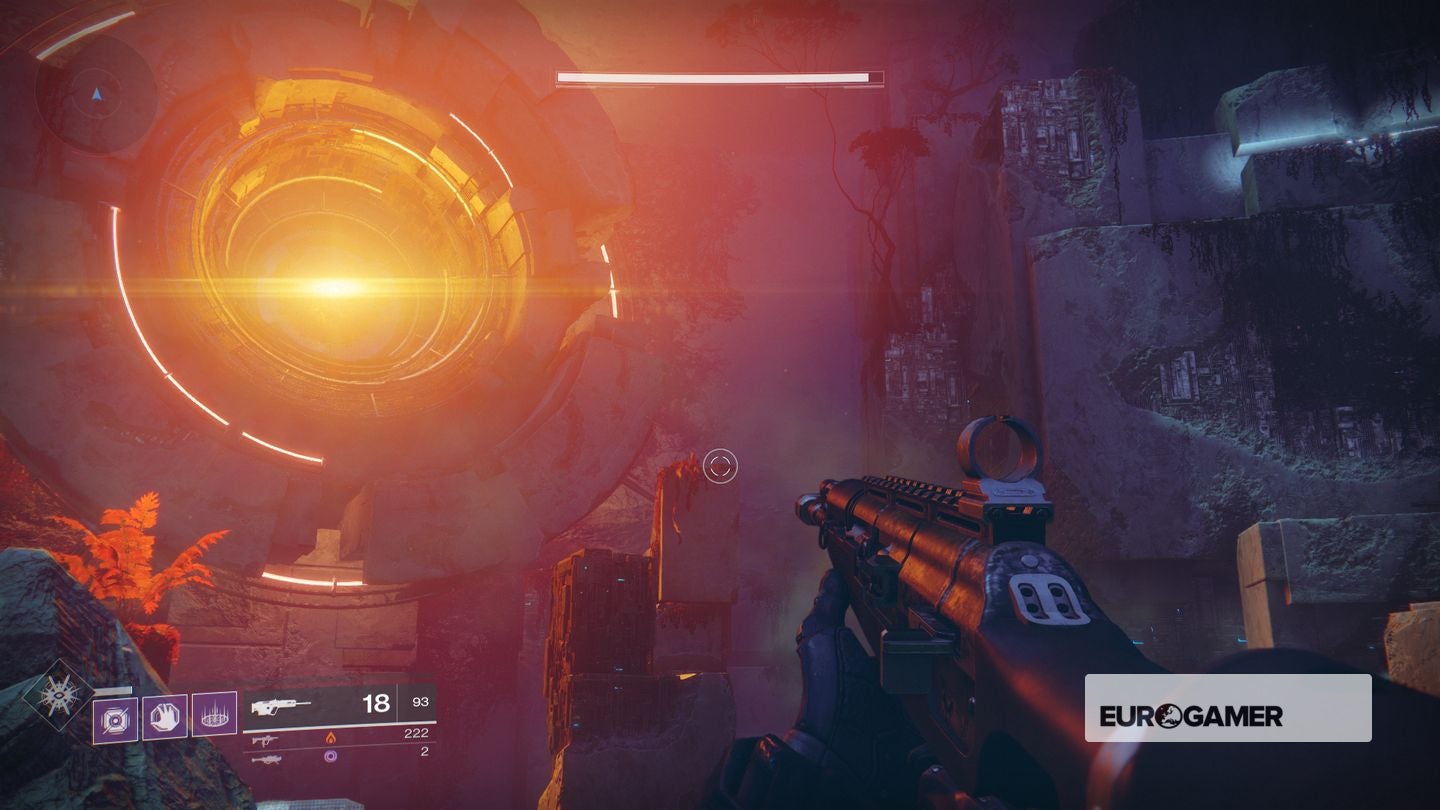Screen dimensions: 1440x810
Task: Select the submachine gun weapon icon
Action: point(266,740)
